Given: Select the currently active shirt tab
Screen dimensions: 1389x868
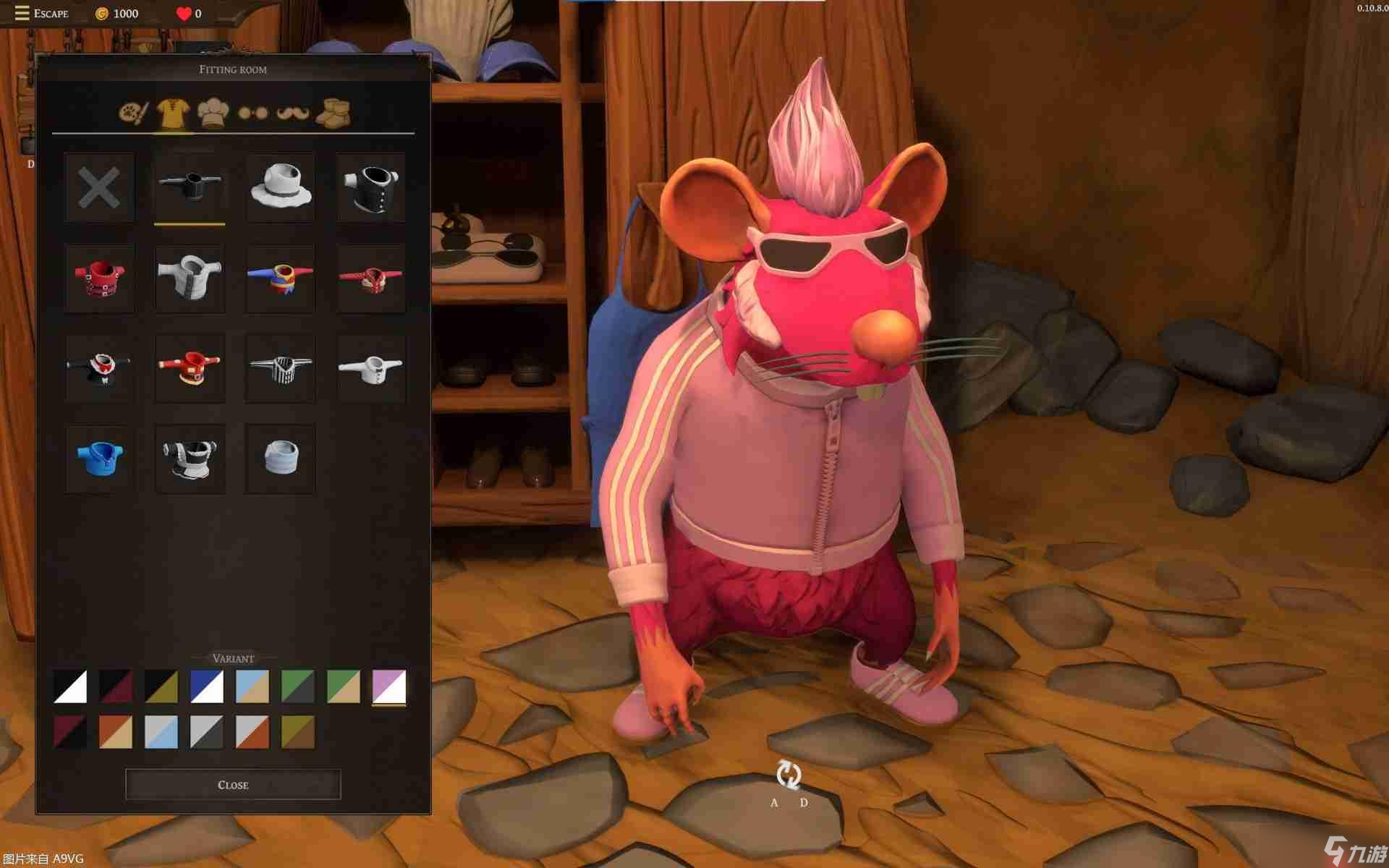Looking at the screenshot, I should coord(171,112).
